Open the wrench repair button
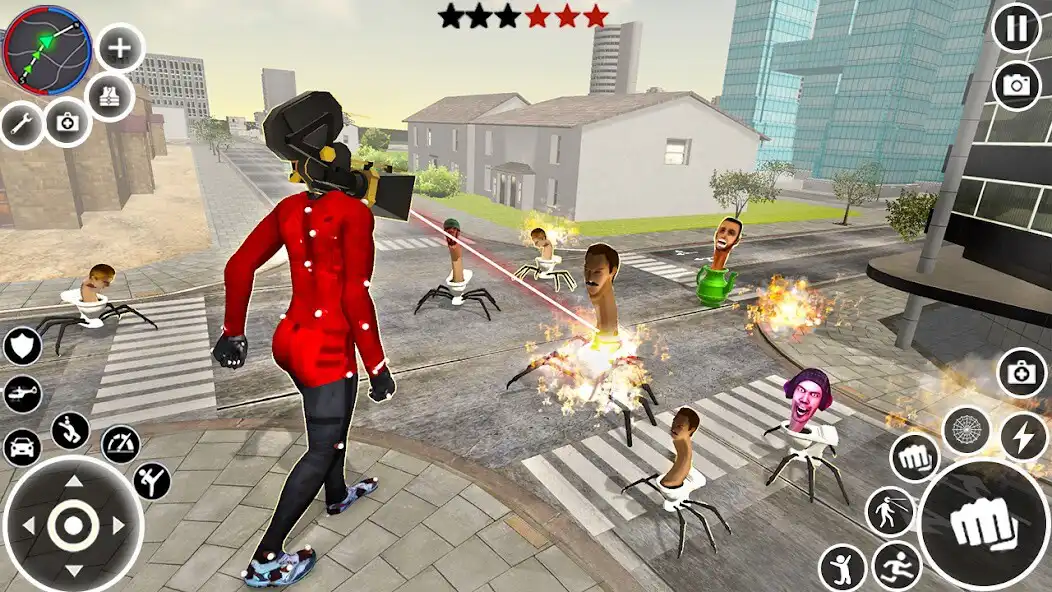 pyautogui.click(x=21, y=125)
